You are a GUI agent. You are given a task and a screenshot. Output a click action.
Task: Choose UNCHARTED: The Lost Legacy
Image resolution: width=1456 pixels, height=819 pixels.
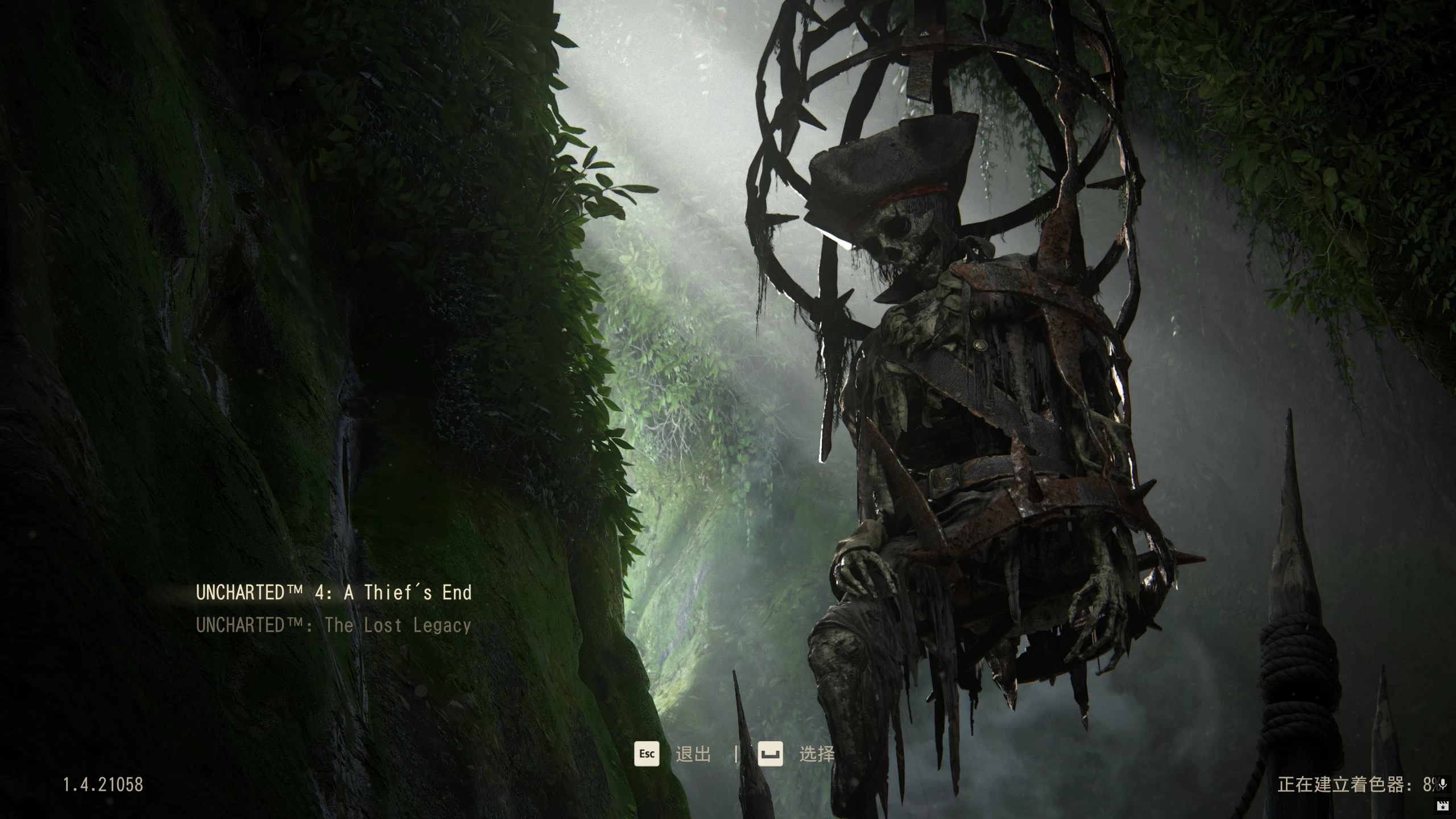pos(334,626)
